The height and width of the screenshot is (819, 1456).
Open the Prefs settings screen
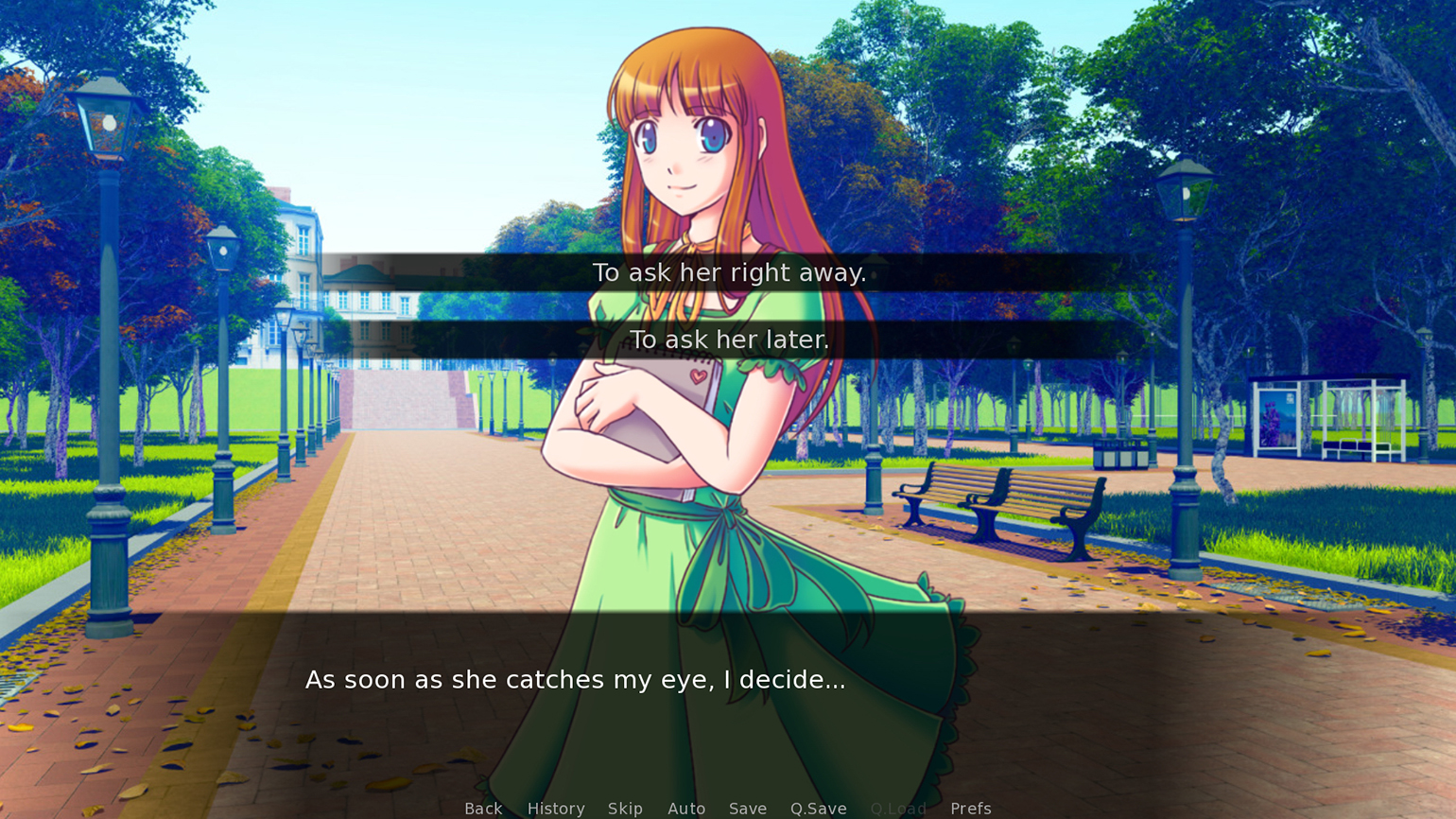(971, 808)
